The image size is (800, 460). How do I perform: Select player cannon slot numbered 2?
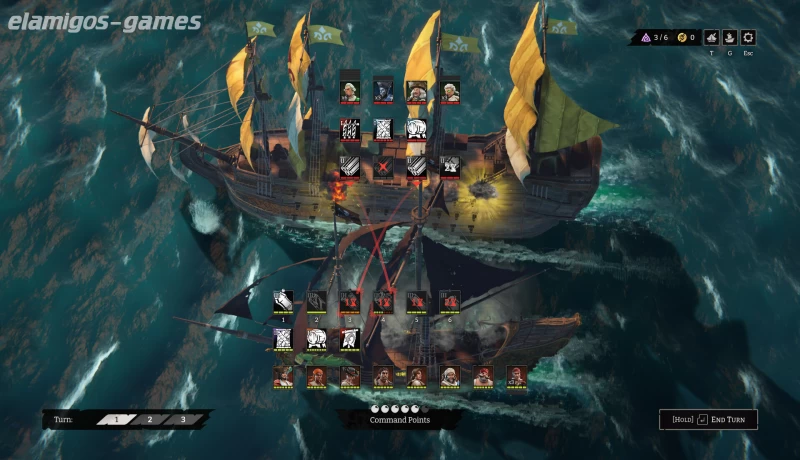point(316,300)
